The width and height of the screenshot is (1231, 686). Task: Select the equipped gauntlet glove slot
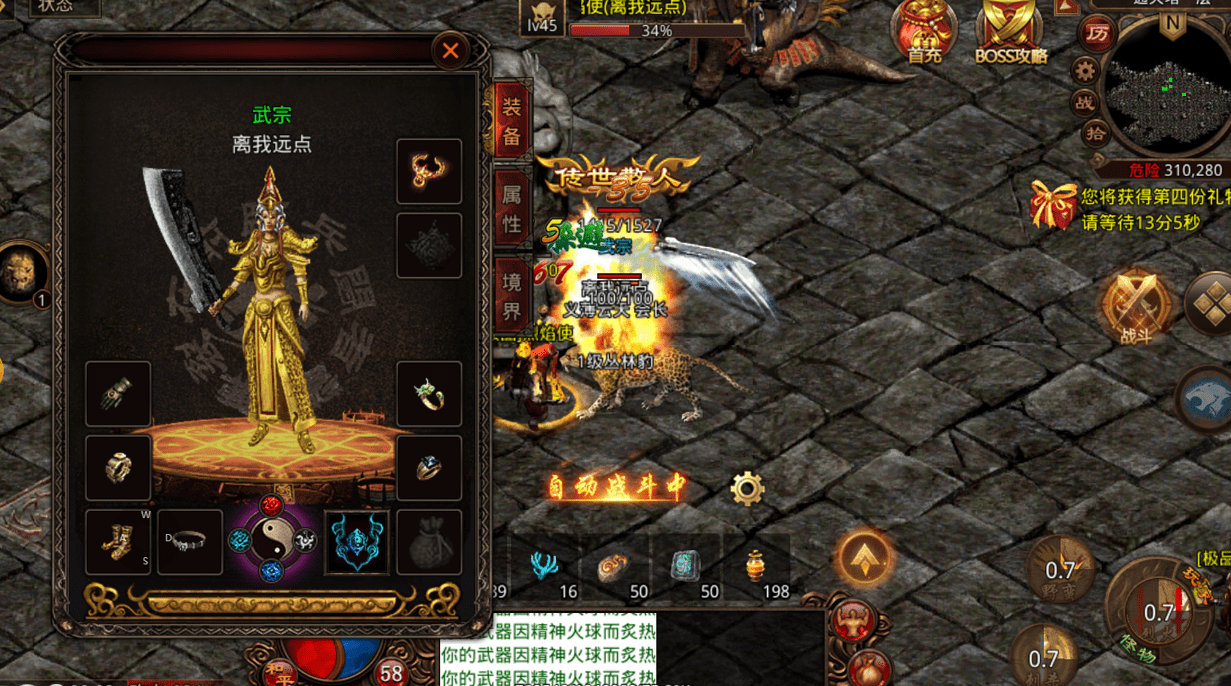click(x=118, y=394)
